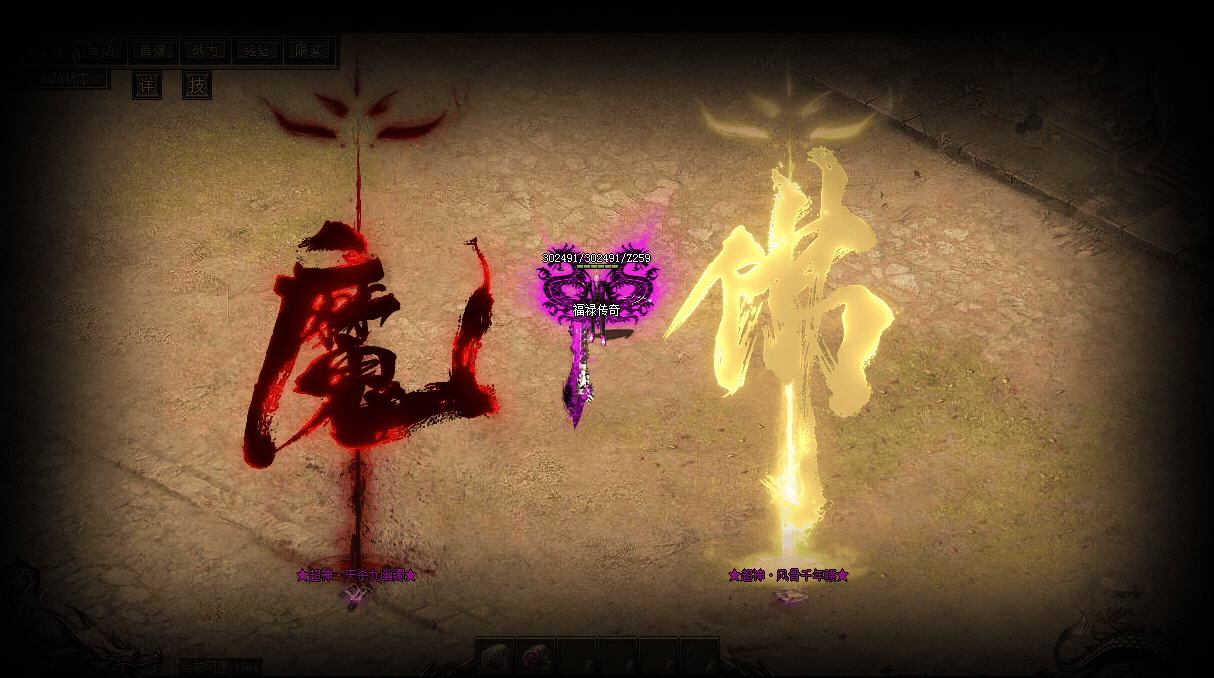
Task: Use the purple scroll in hotbar slot 2
Action: coord(535,657)
